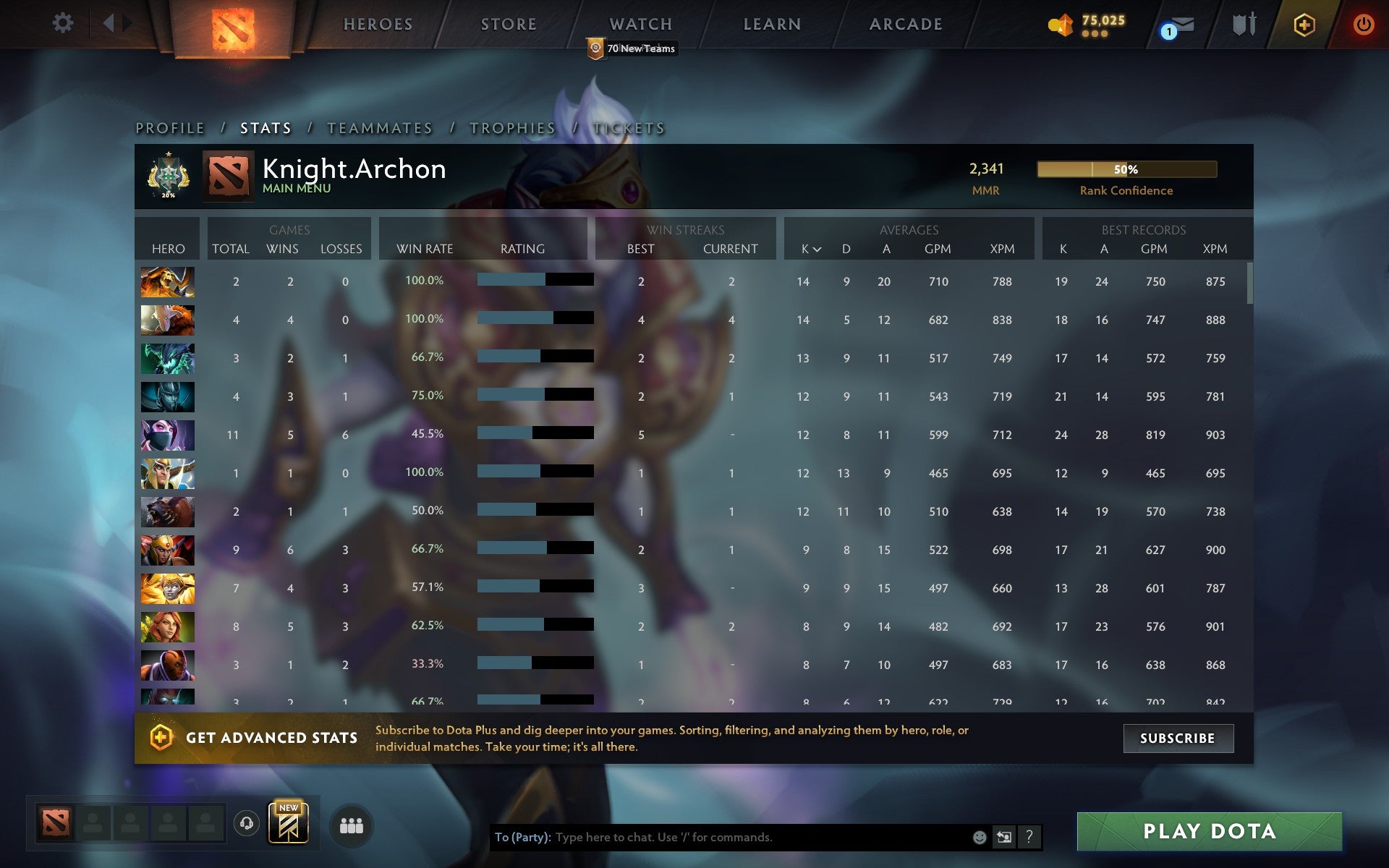Click inside the party chat input field
This screenshot has height=868, width=1389.
pos(723,838)
